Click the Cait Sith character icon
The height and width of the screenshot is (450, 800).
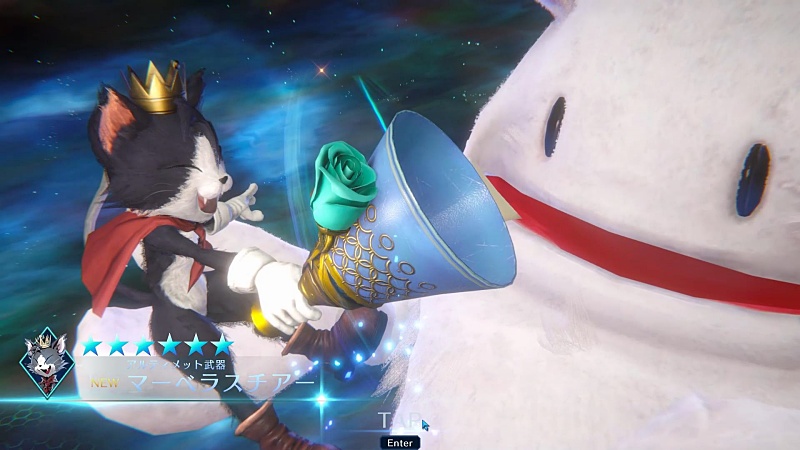[x=46, y=363]
